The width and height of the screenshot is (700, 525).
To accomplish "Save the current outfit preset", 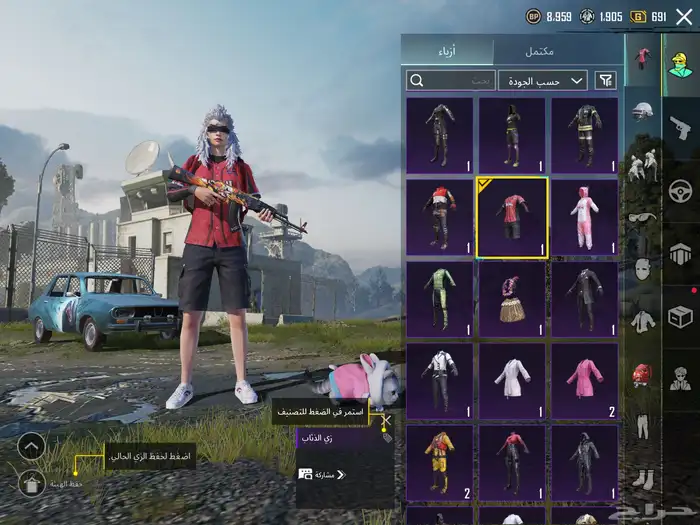I will point(31,485).
